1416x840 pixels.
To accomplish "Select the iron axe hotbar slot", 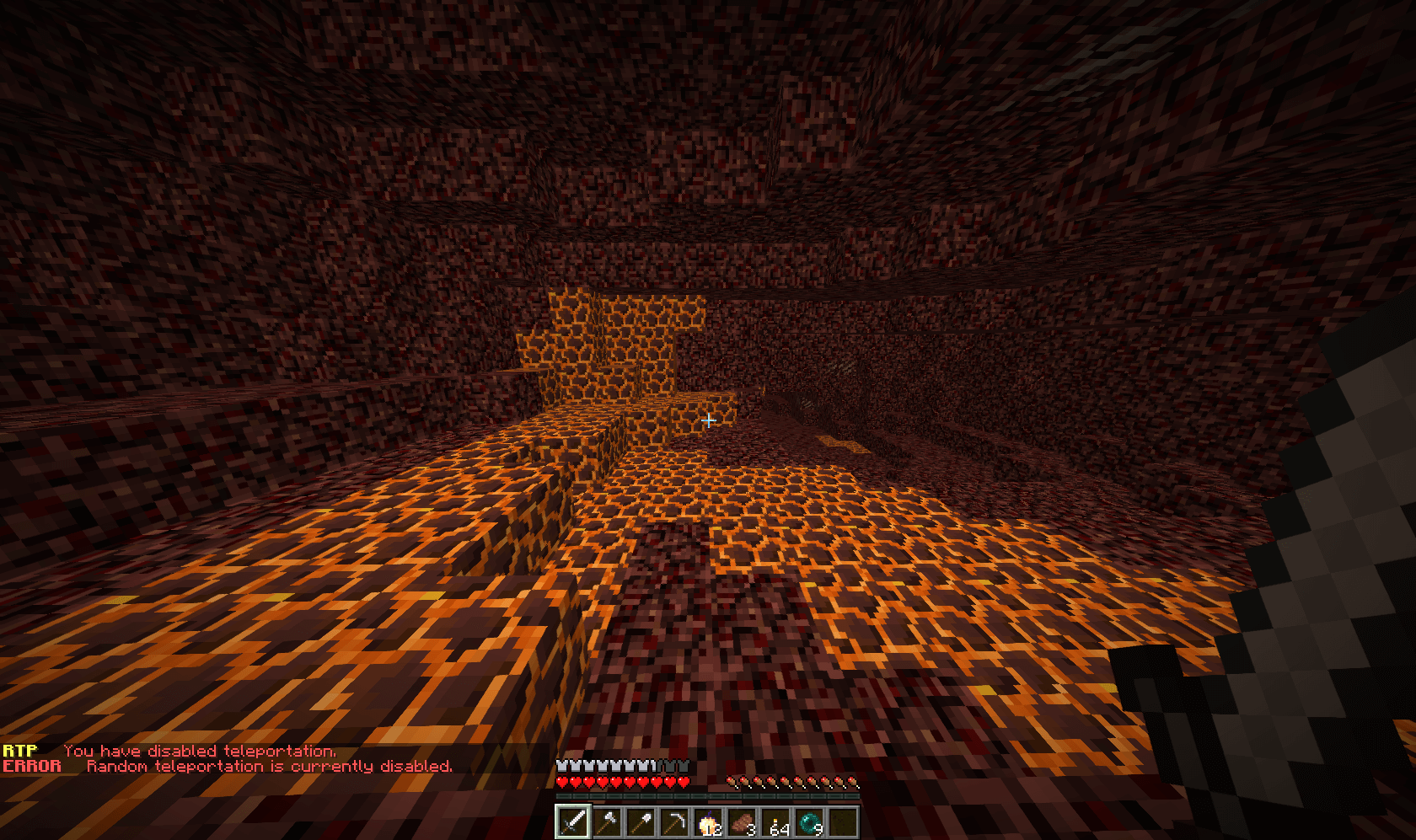I will click(x=608, y=823).
